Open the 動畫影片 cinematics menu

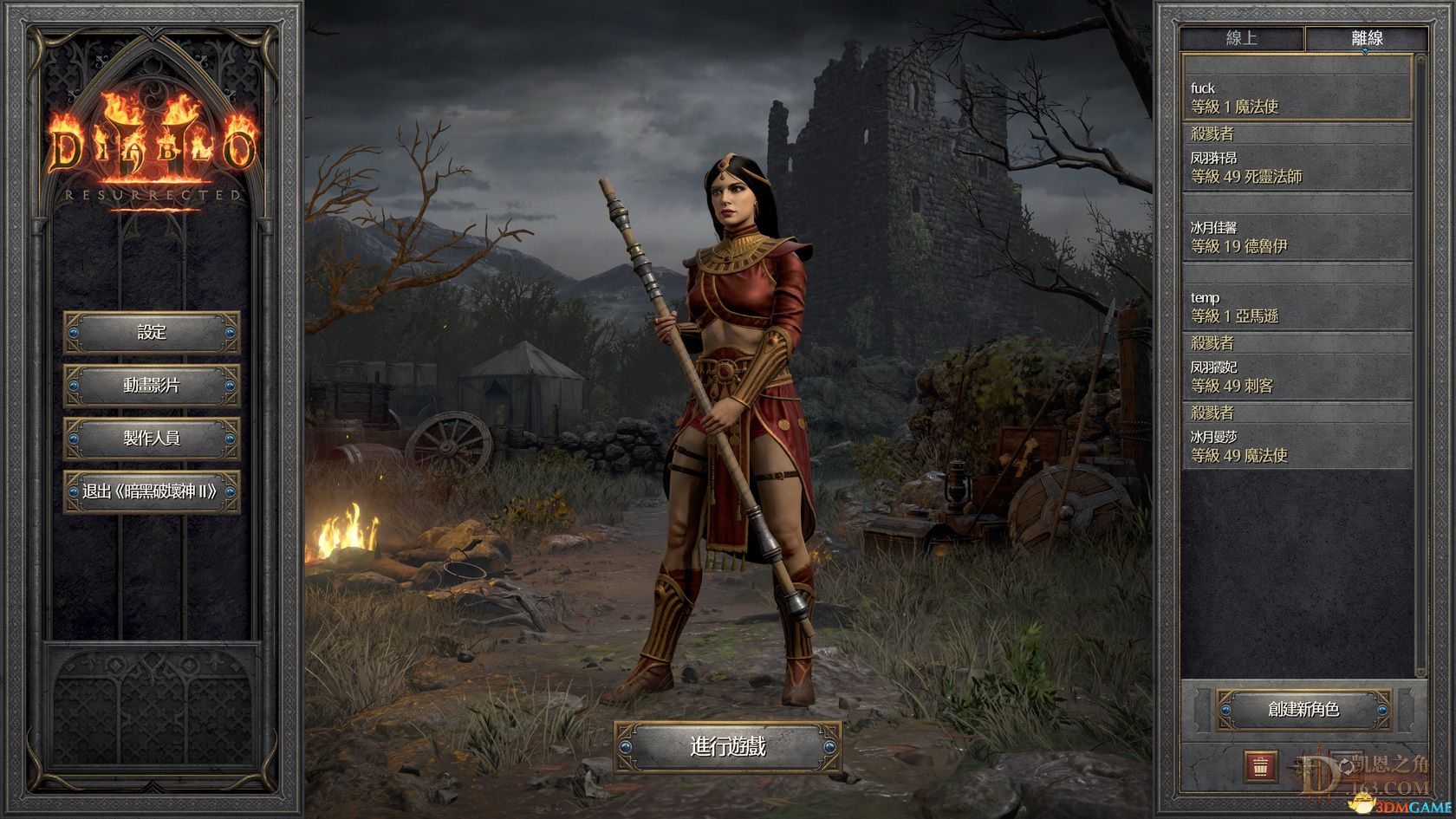[x=152, y=386]
